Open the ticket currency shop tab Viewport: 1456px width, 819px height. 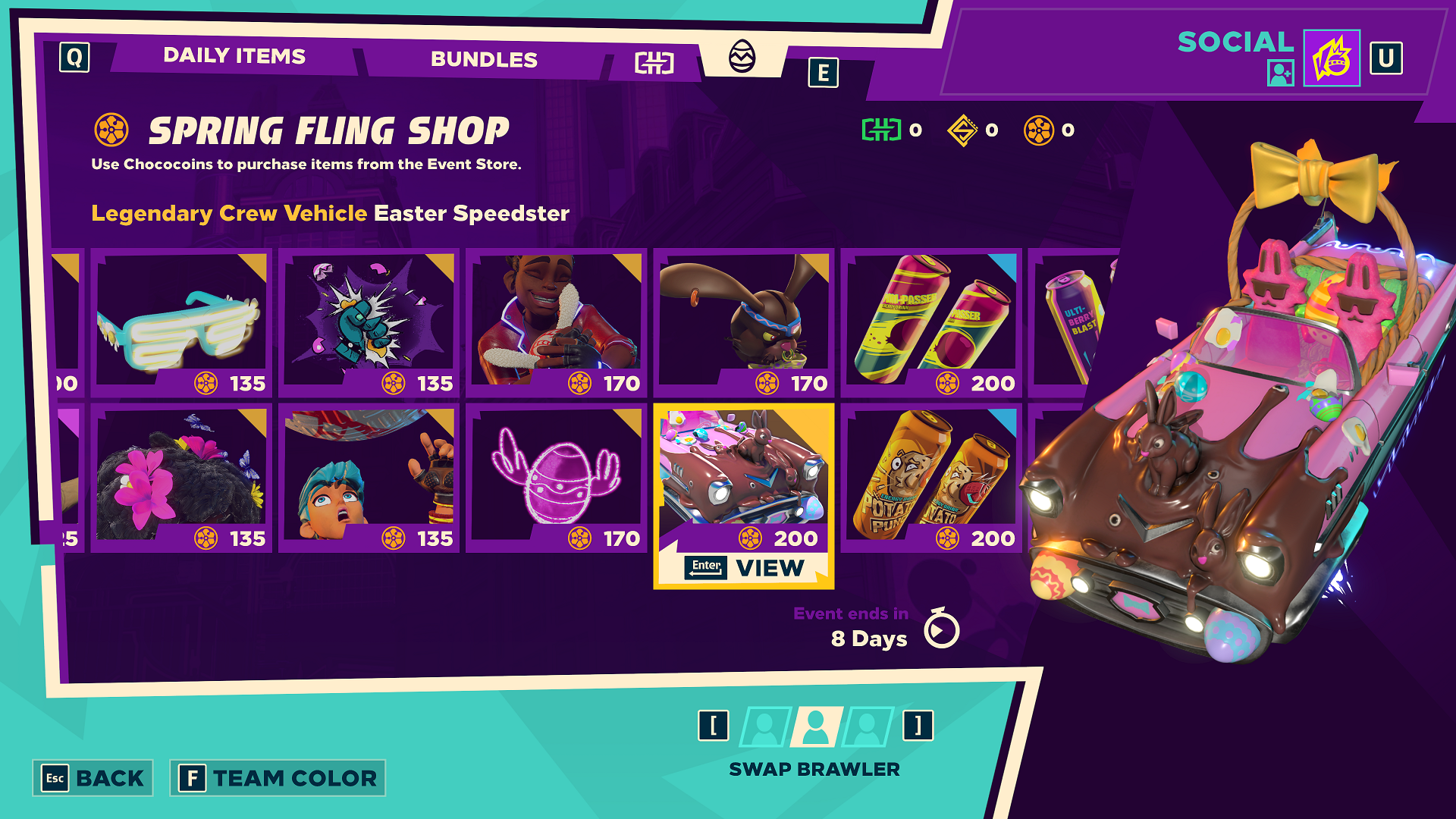click(x=654, y=63)
